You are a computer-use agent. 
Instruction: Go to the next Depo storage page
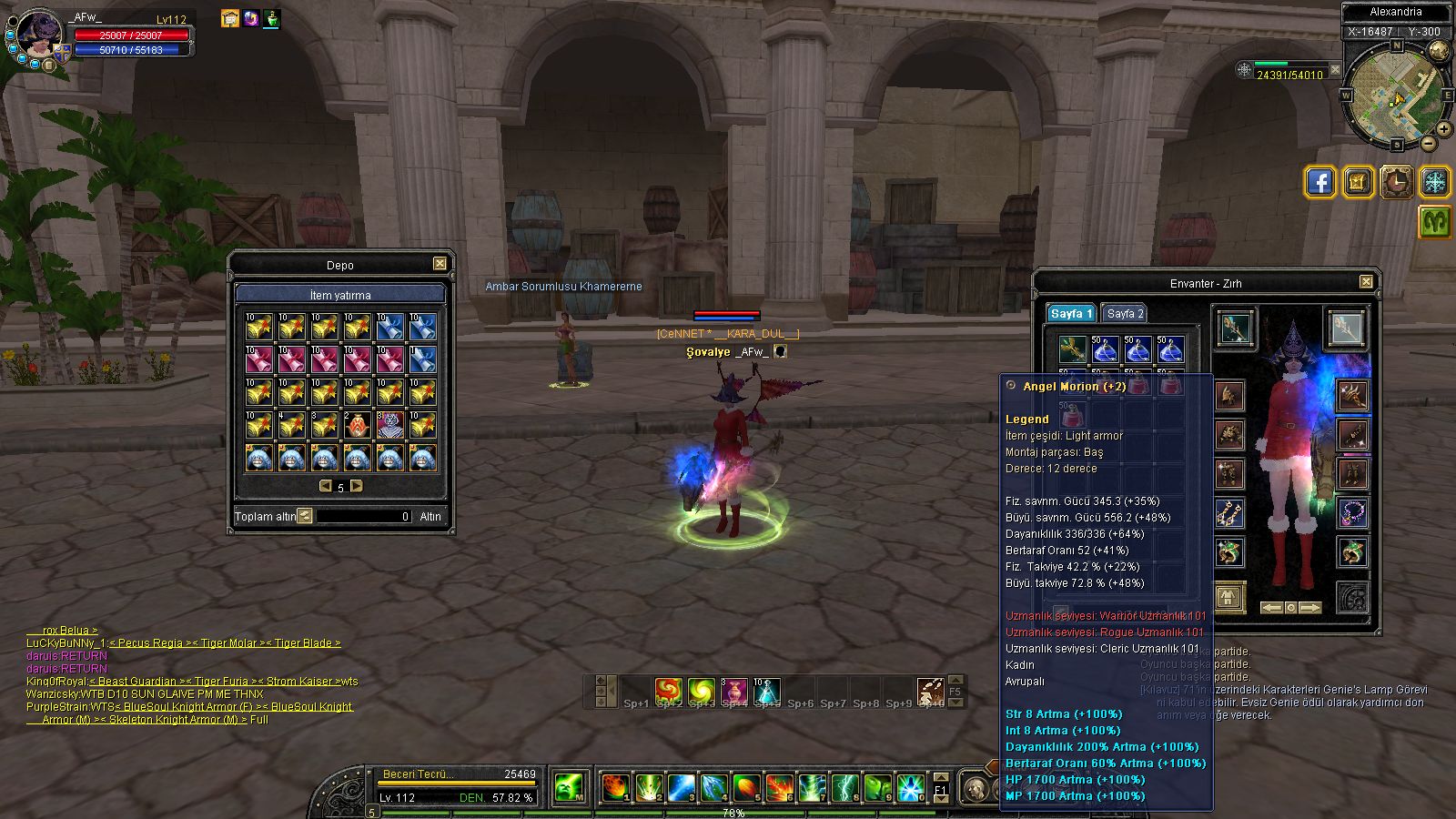click(357, 486)
